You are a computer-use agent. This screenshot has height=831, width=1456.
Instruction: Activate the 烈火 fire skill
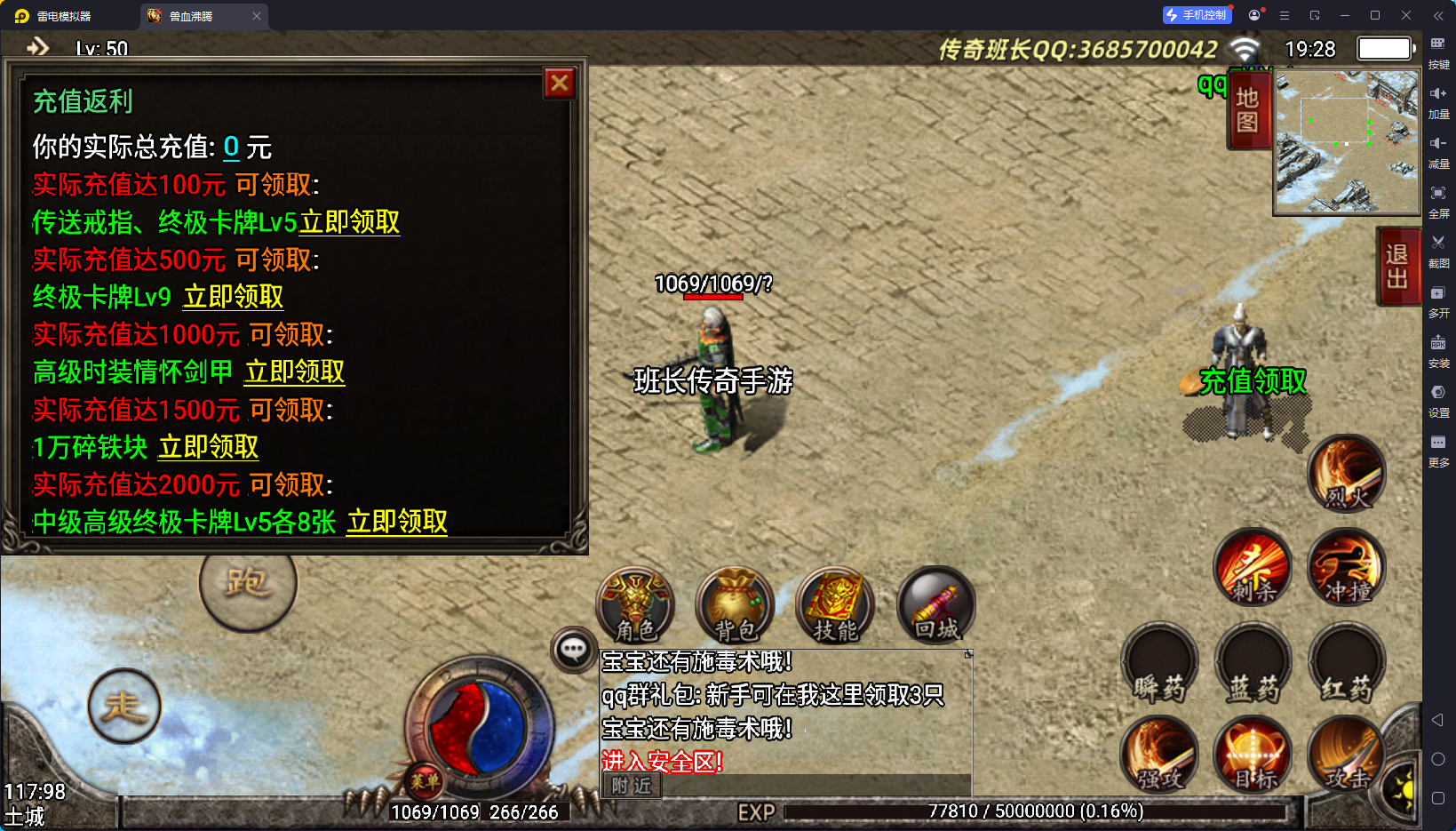tap(1347, 475)
